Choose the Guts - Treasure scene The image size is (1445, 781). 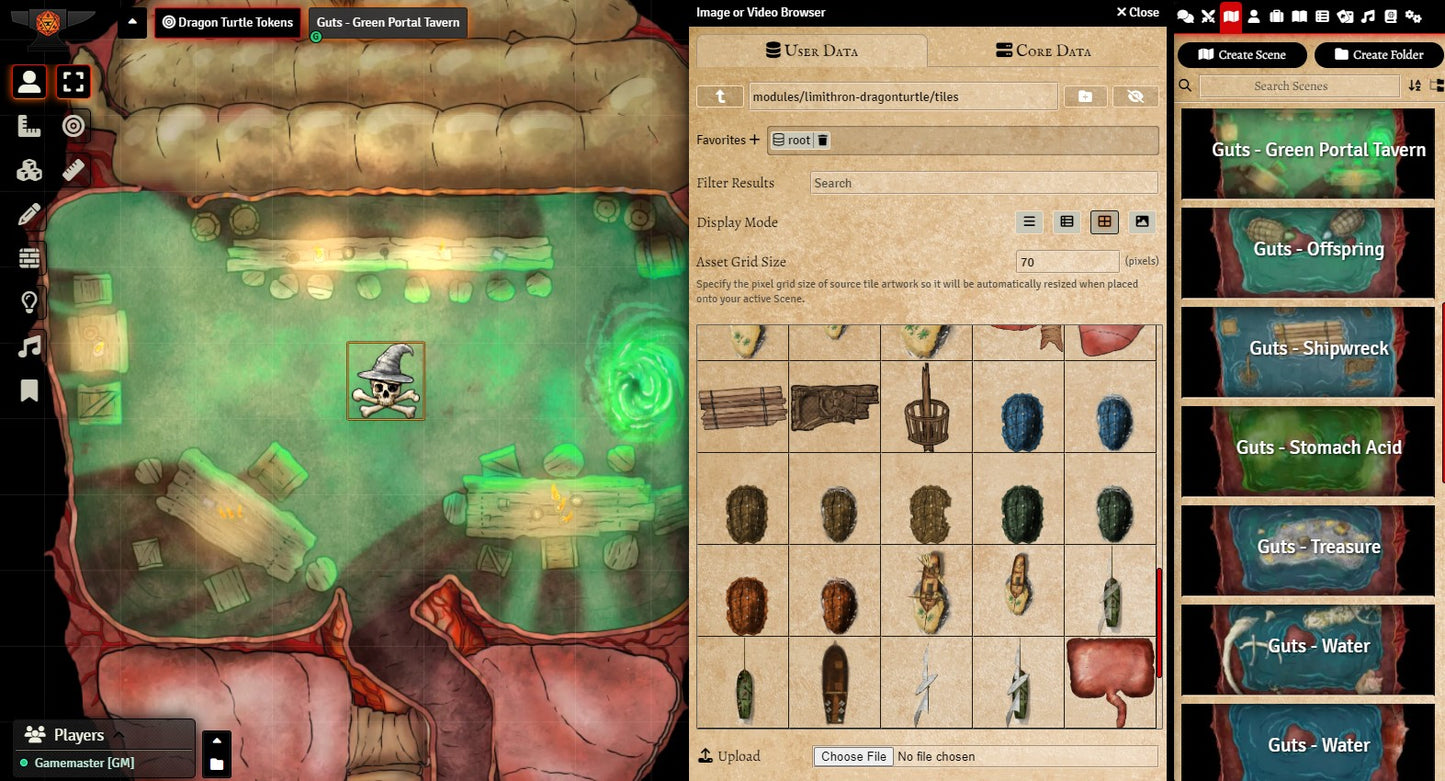point(1308,546)
